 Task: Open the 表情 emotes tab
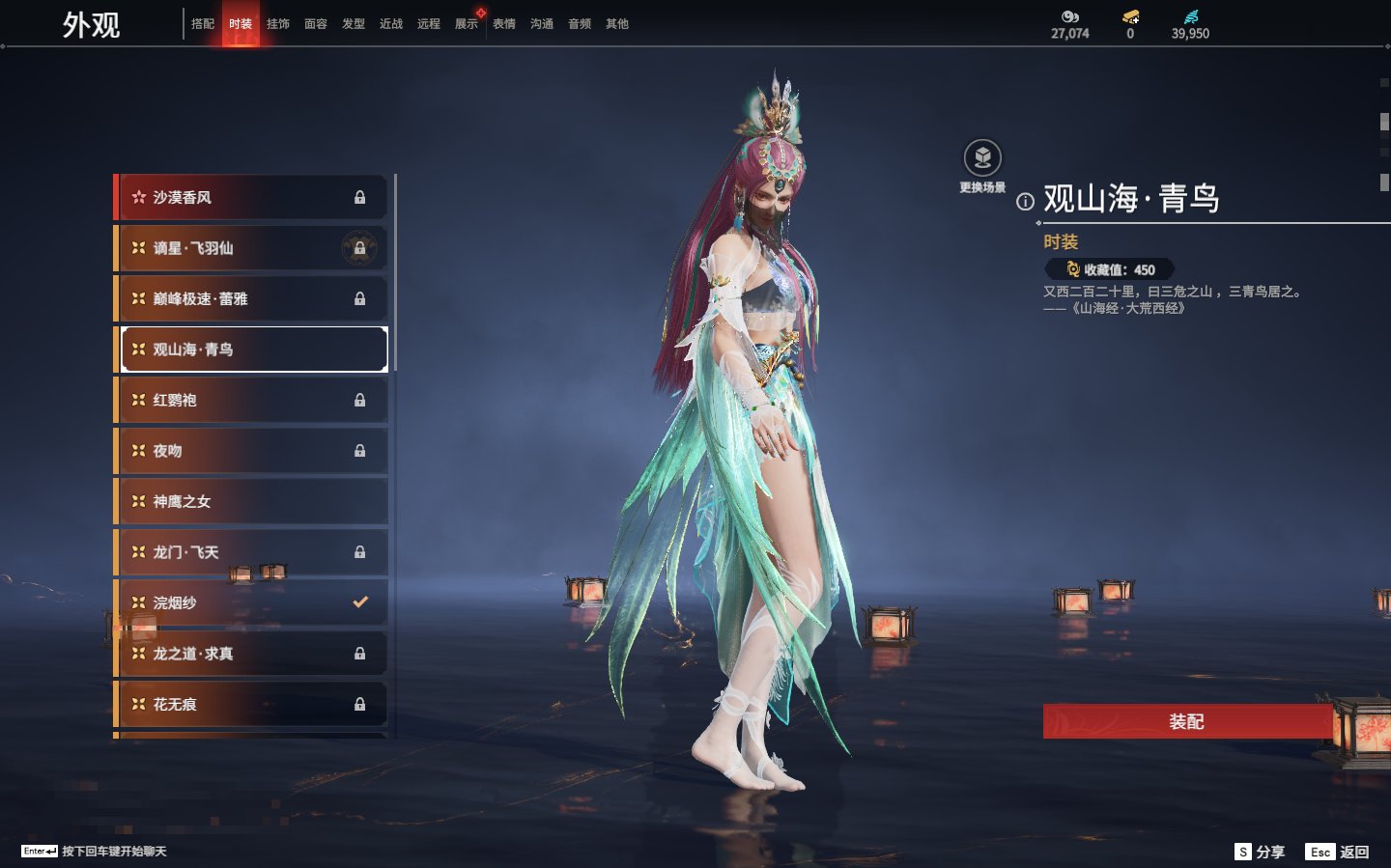pyautogui.click(x=504, y=24)
